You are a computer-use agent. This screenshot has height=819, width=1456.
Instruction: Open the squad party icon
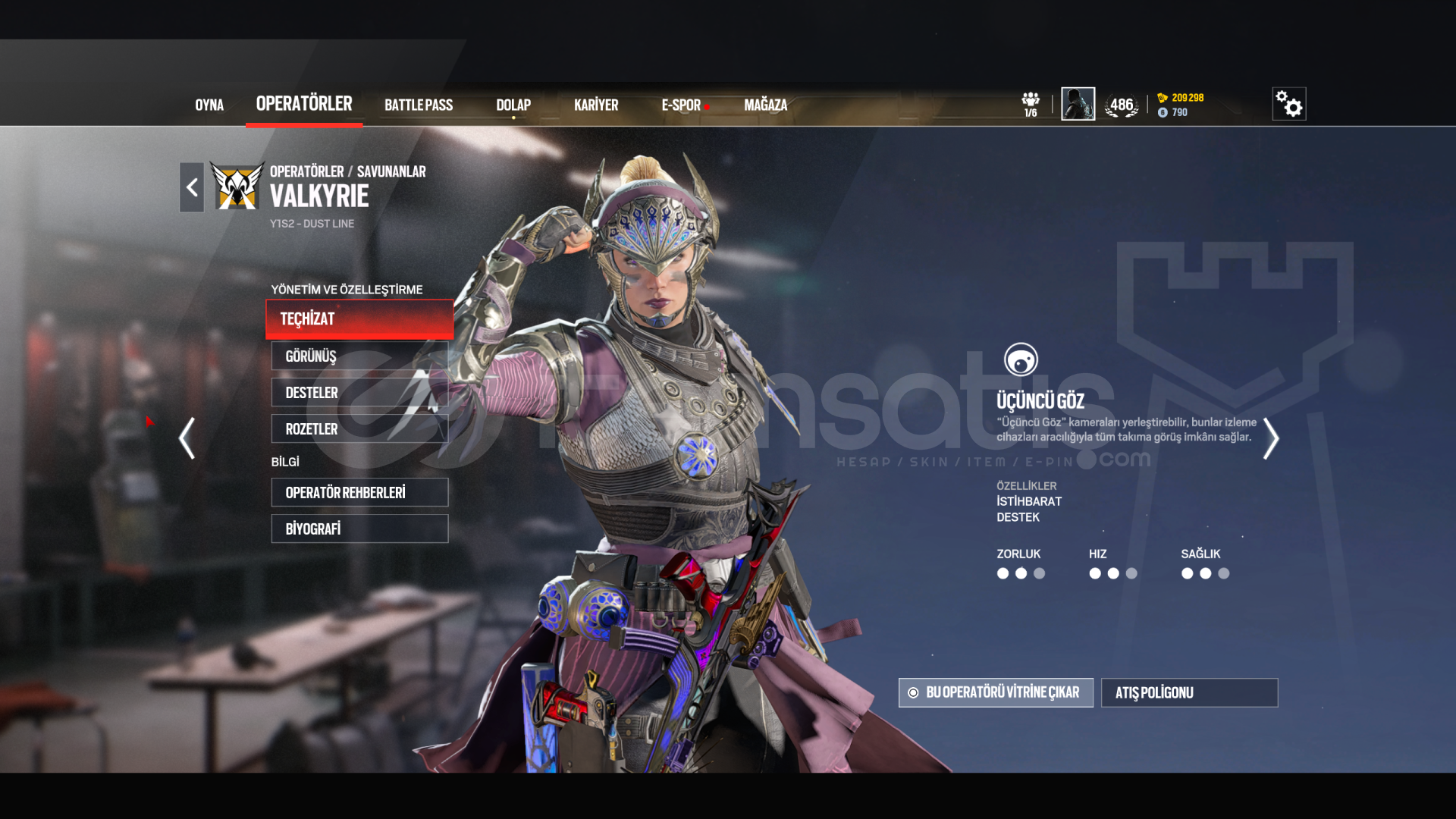click(x=1031, y=104)
